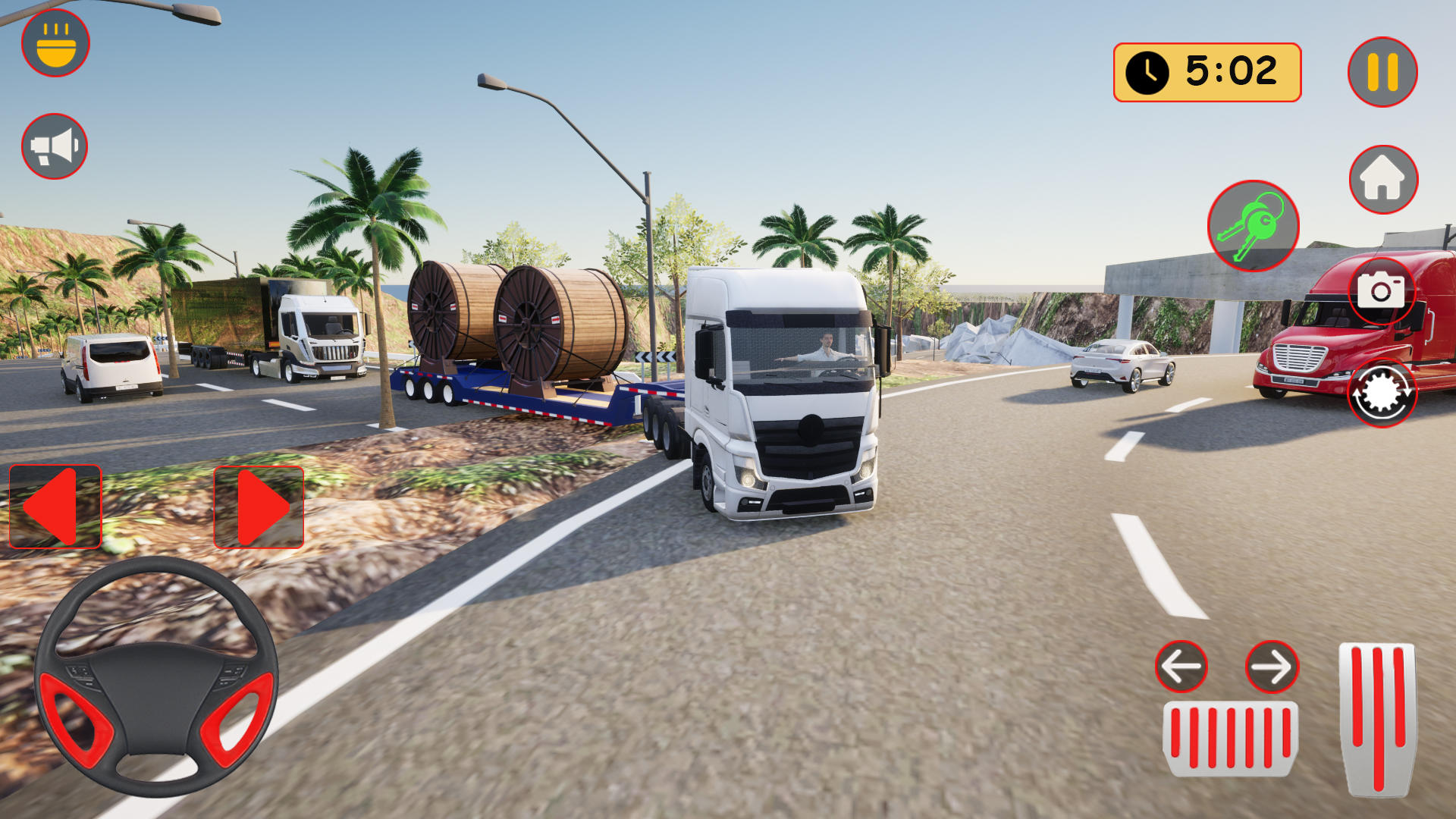
Task: Return to the home menu
Action: [x=1382, y=177]
